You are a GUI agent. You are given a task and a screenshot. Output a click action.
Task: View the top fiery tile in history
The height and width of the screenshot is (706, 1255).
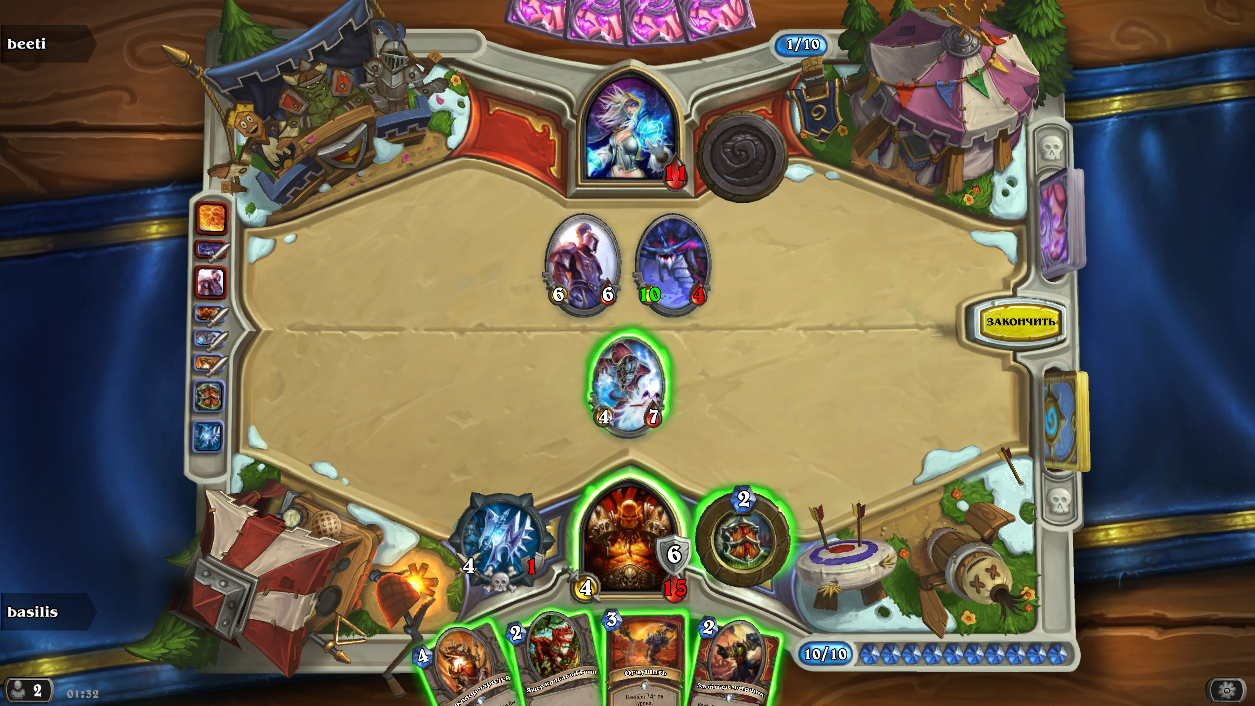211,218
